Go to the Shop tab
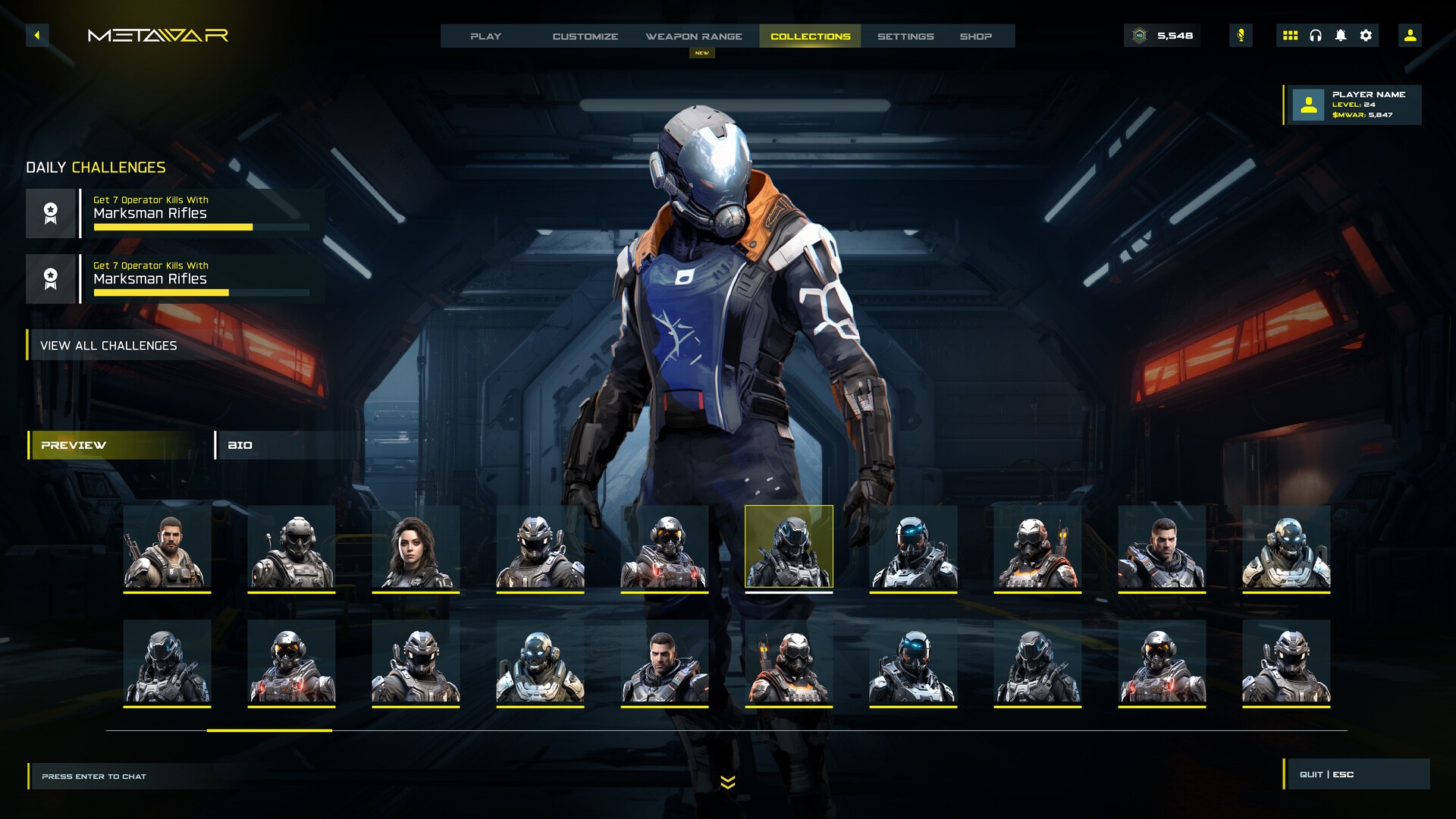Viewport: 1456px width, 819px height. 975,36
